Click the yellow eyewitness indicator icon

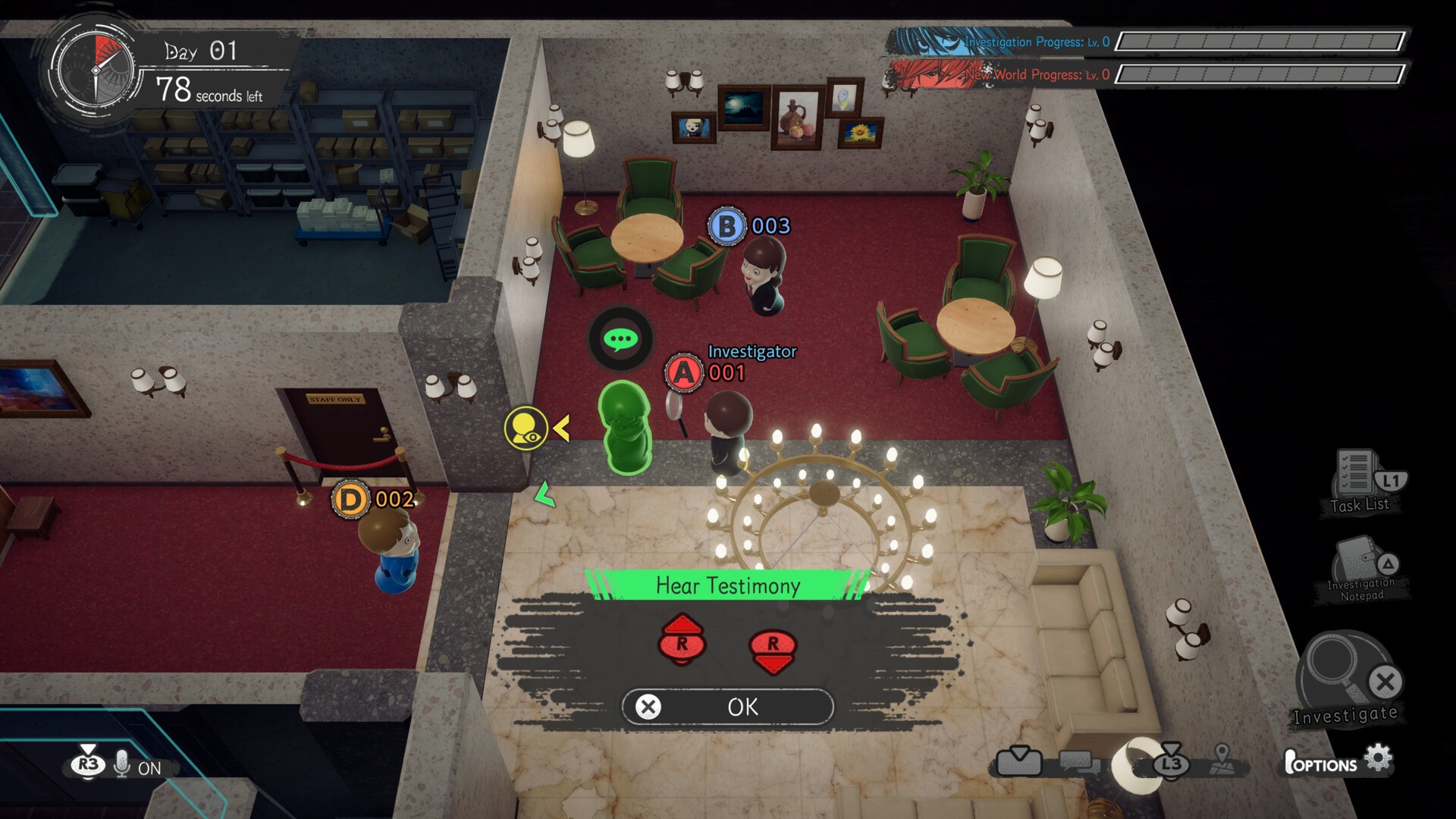point(526,429)
